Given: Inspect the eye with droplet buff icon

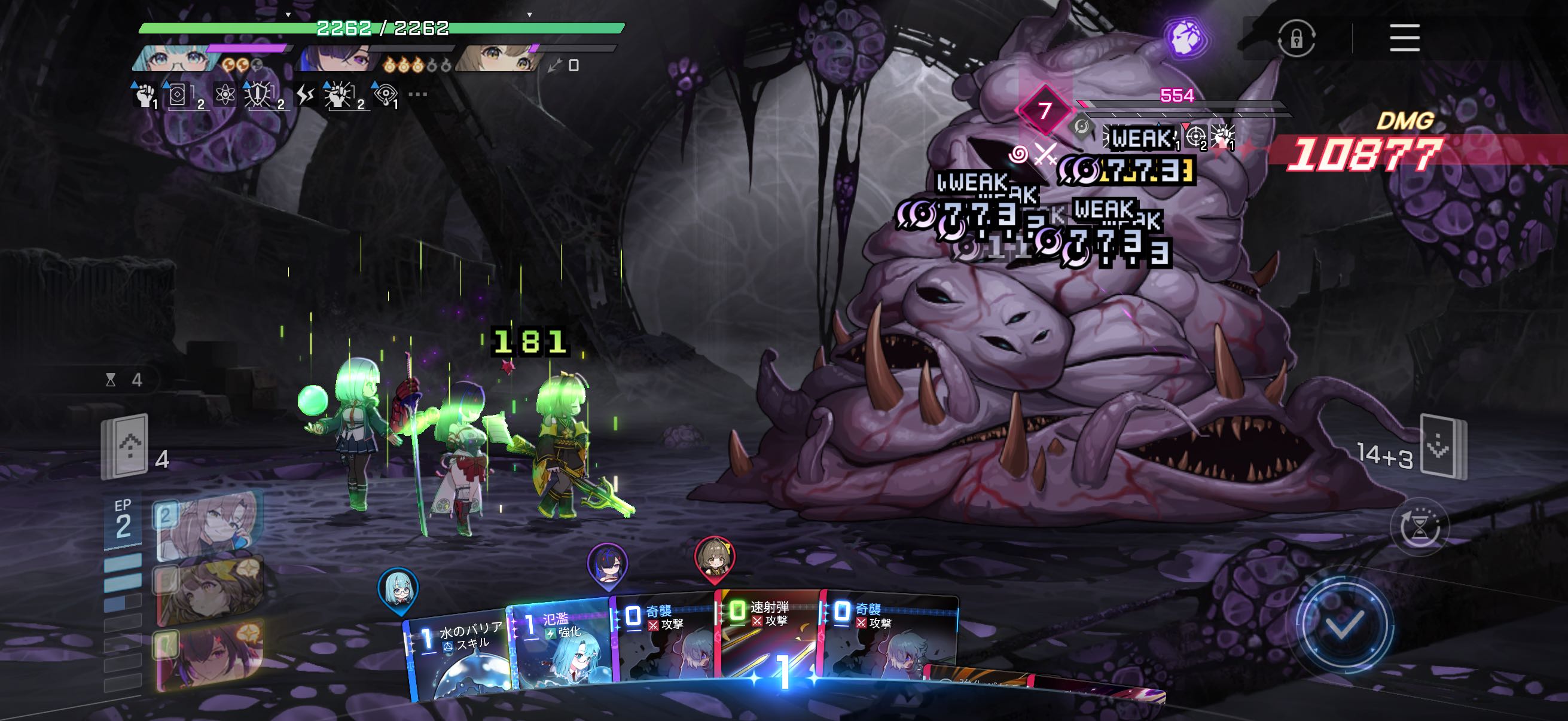Looking at the screenshot, I should (385, 95).
